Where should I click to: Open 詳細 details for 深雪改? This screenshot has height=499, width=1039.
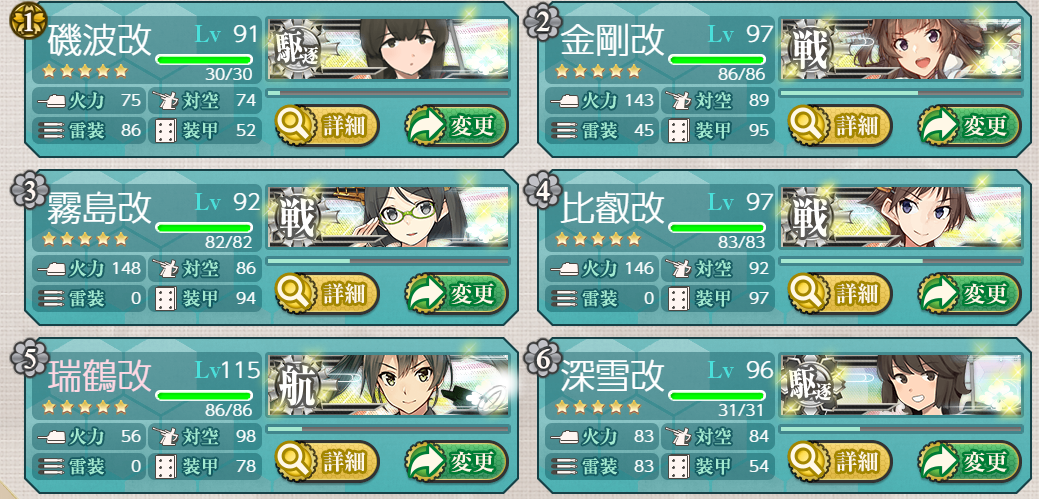pyautogui.click(x=839, y=462)
